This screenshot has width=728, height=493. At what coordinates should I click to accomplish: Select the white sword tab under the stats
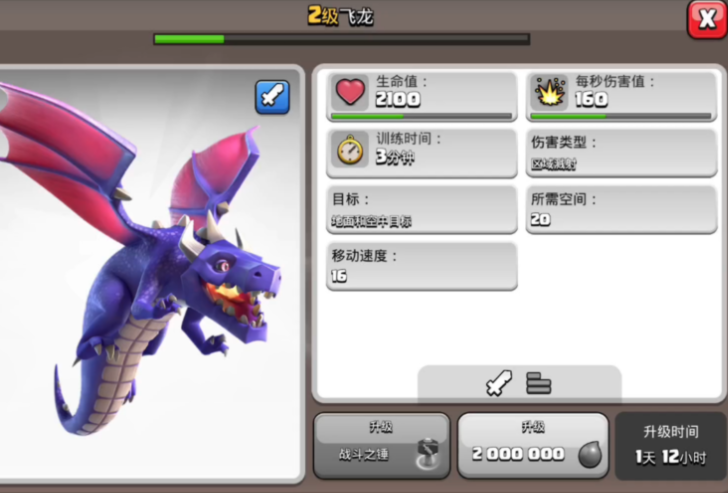point(498,383)
